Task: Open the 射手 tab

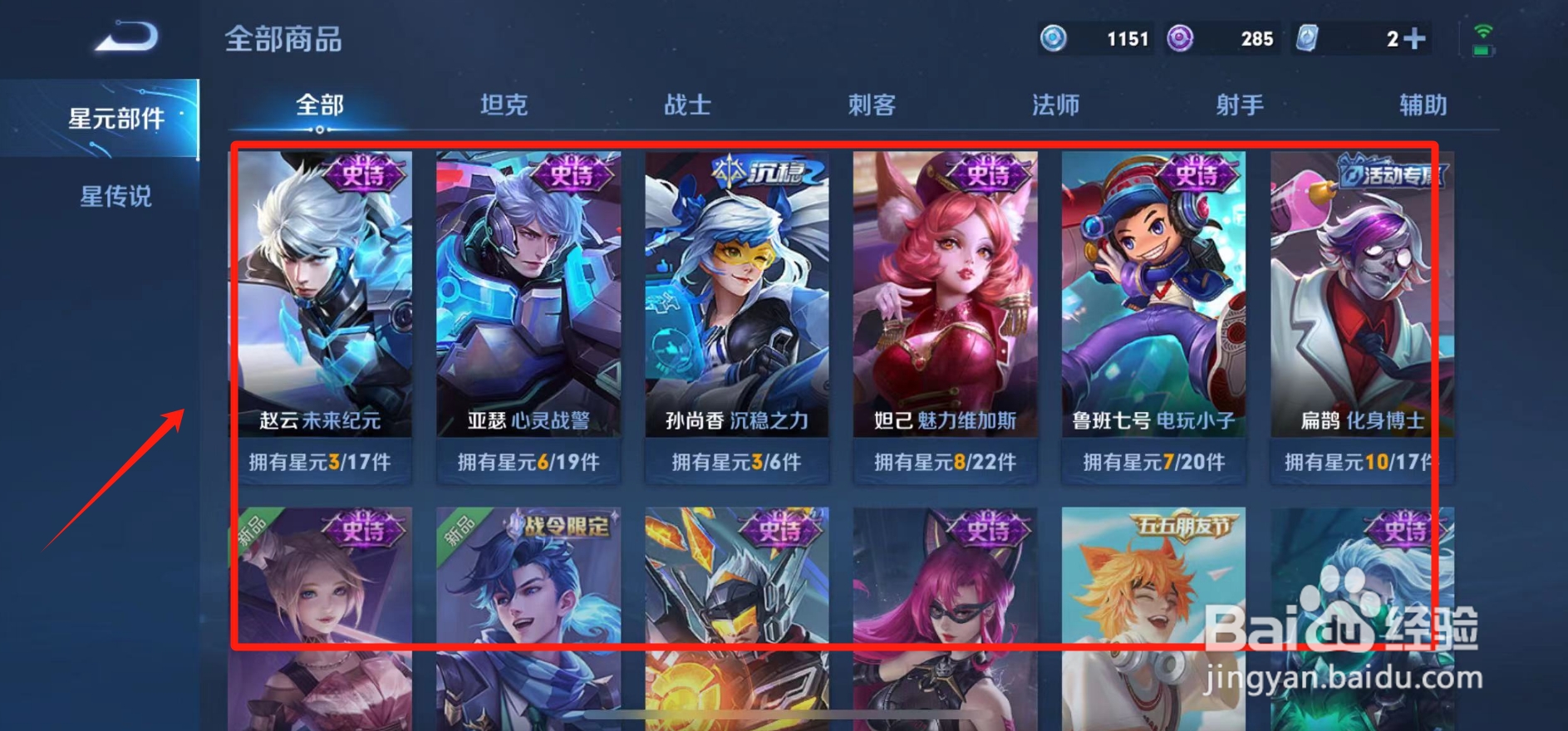Action: pos(1239,105)
